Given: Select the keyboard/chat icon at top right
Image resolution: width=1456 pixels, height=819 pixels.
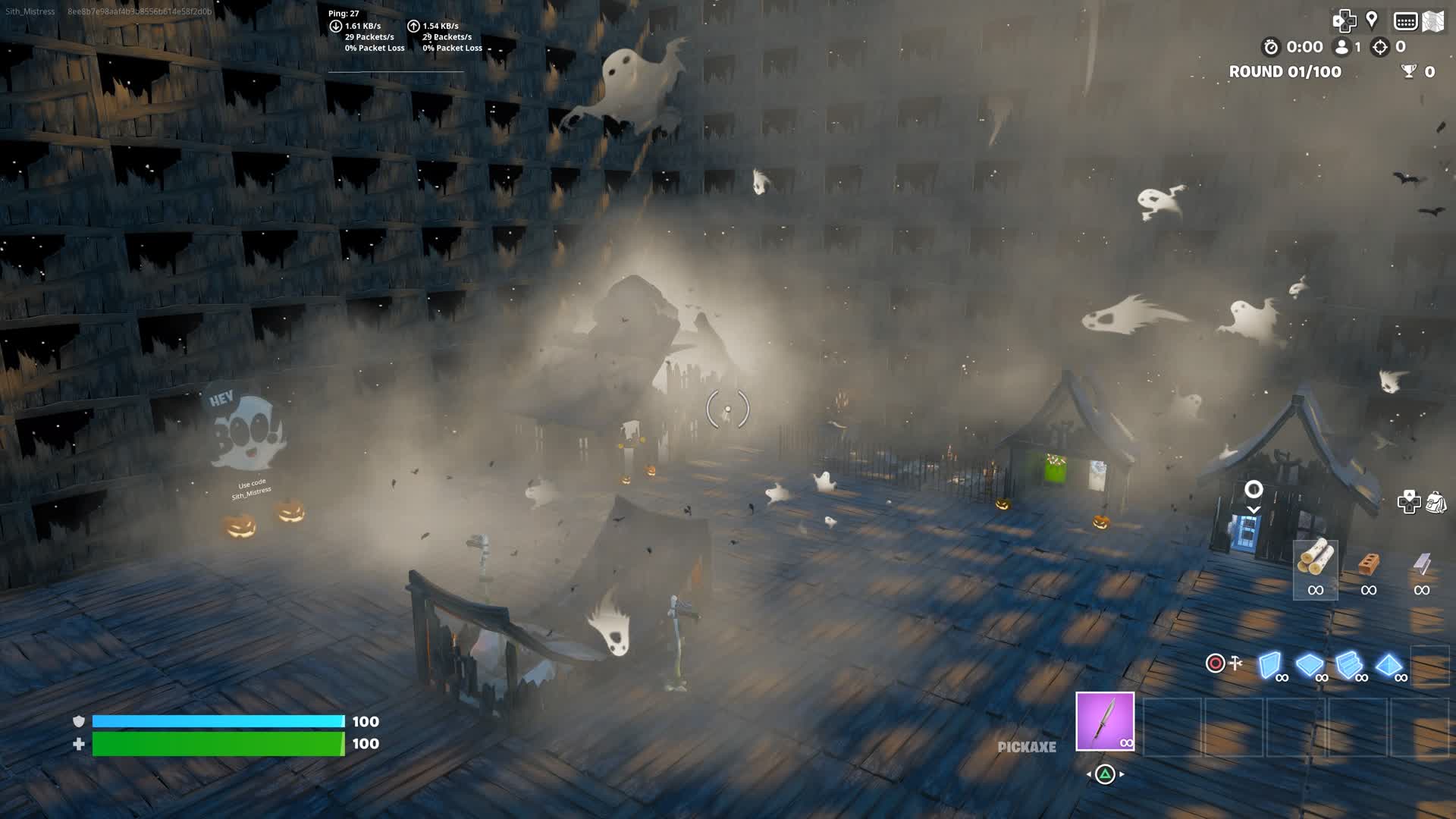Looking at the screenshot, I should 1406,21.
